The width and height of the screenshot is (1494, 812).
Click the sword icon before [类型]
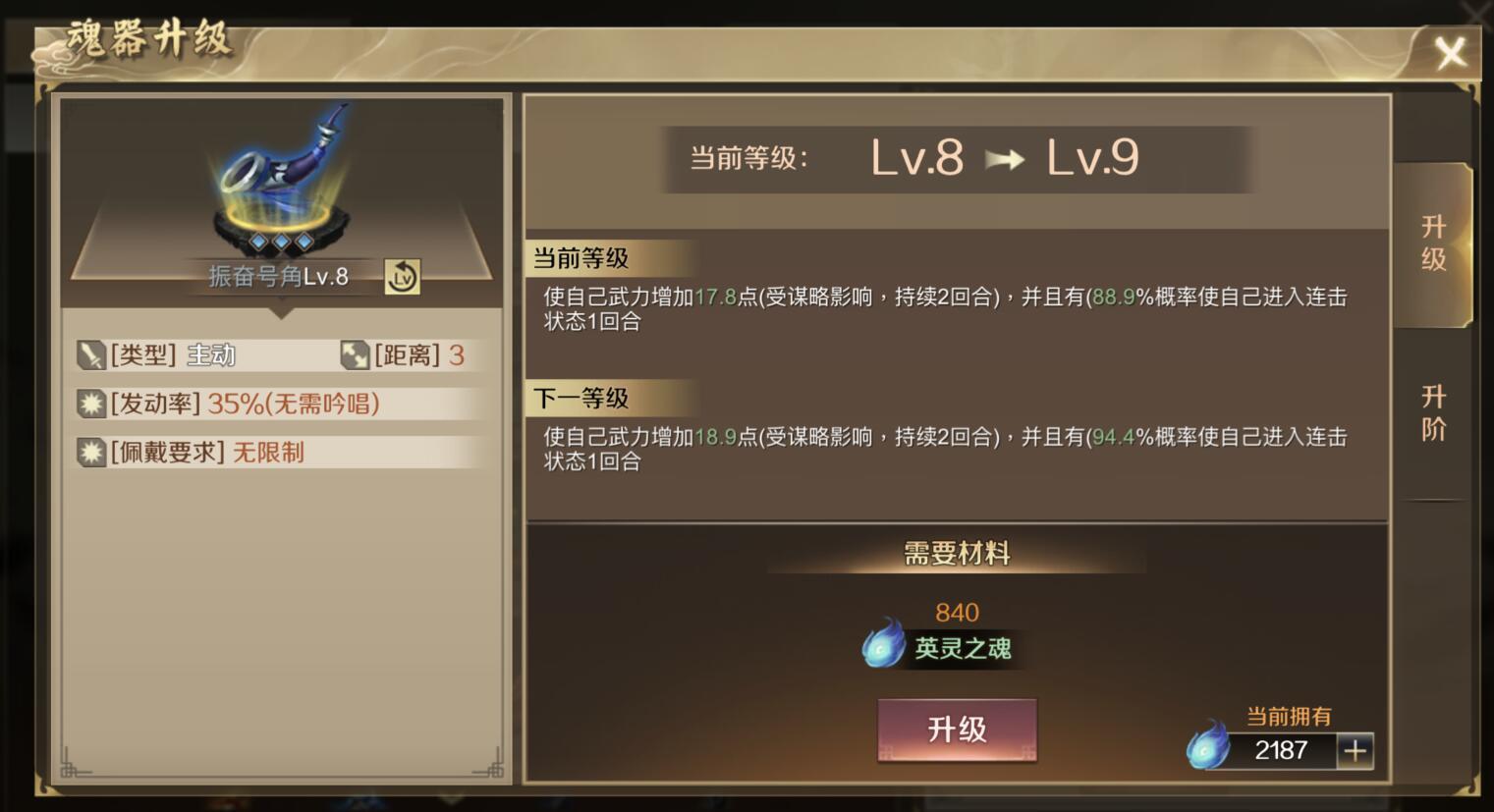point(93,355)
